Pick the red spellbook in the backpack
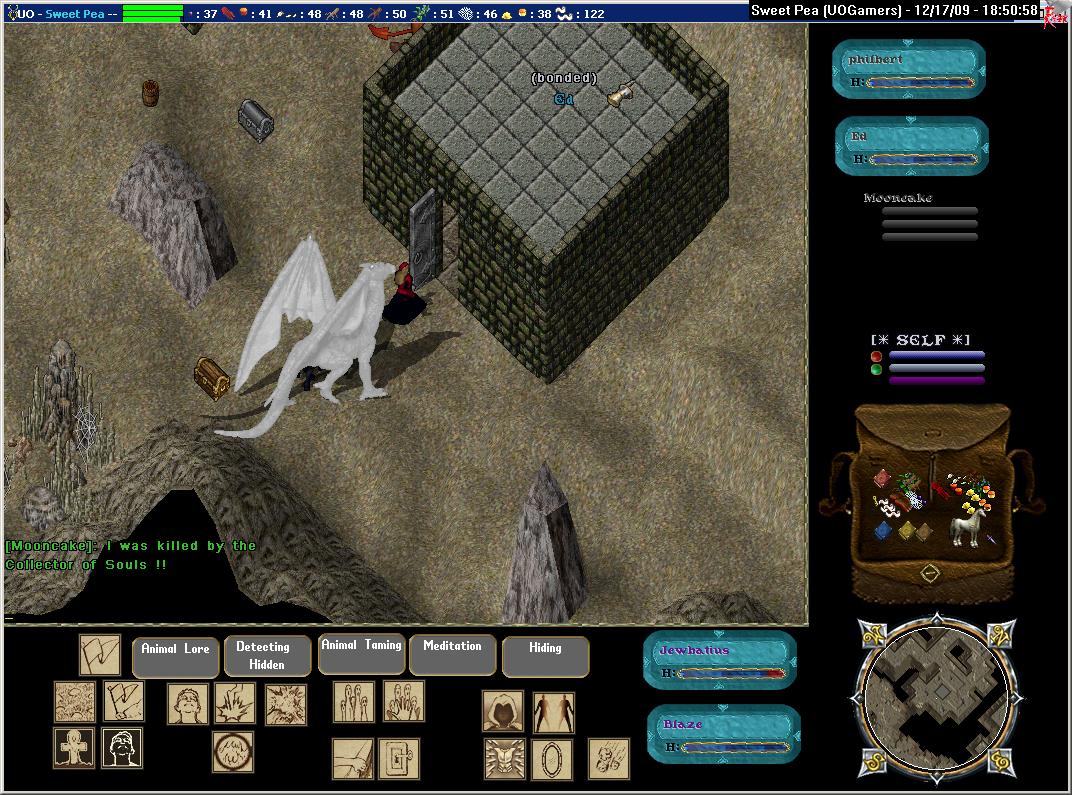This screenshot has width=1072, height=795. [882, 479]
